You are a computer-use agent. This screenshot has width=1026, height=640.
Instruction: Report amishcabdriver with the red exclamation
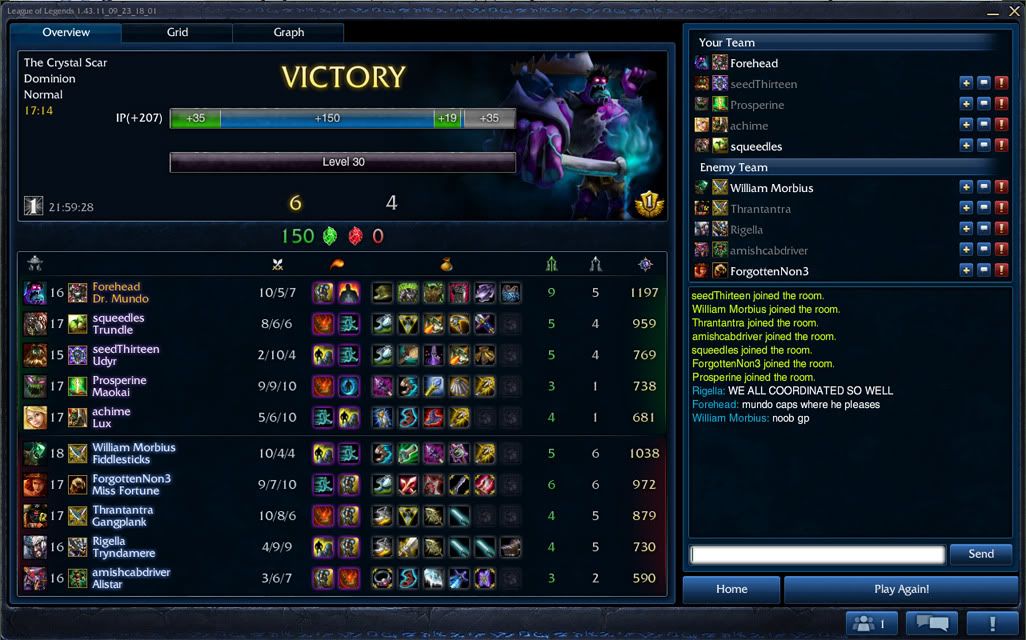point(1001,250)
